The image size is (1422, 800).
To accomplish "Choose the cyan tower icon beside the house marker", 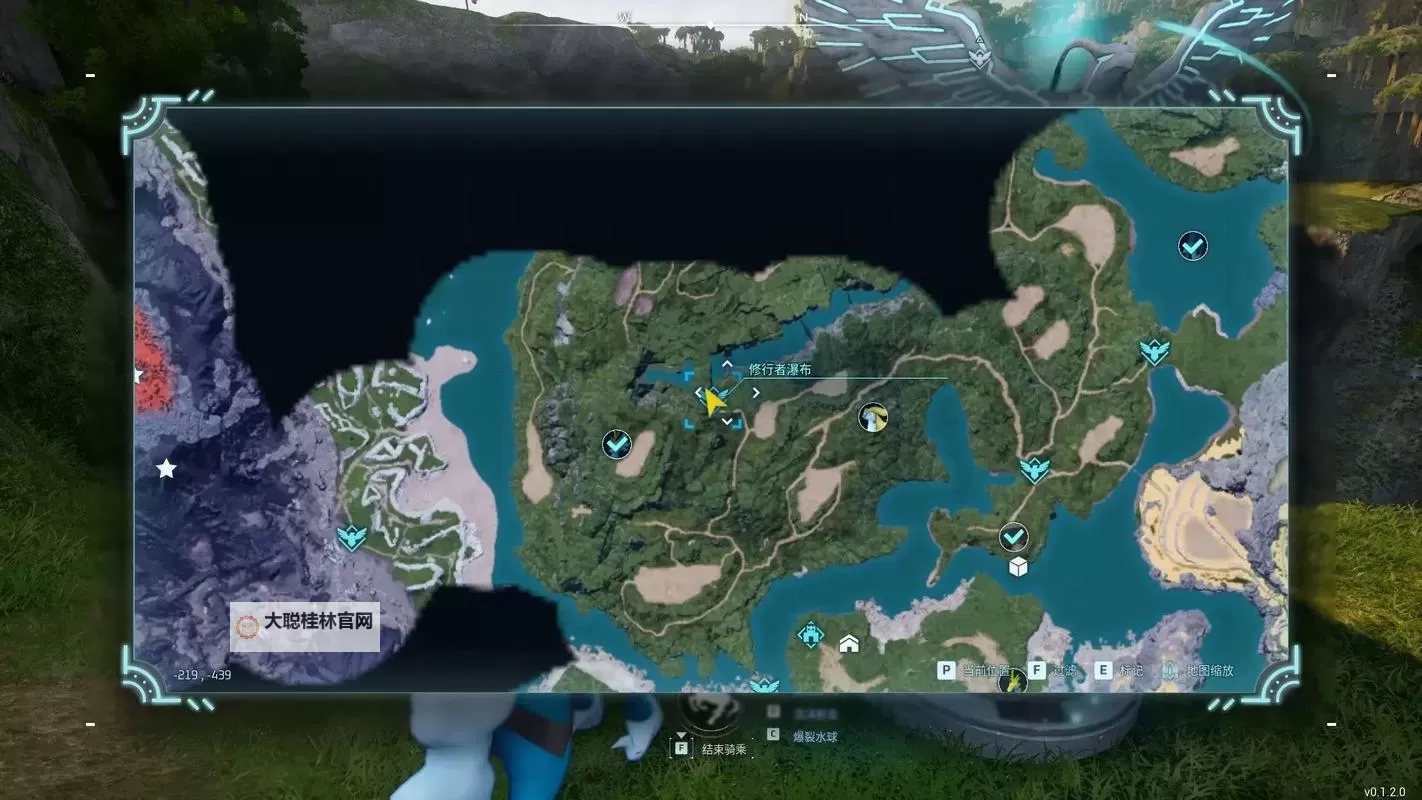I will pos(811,634).
